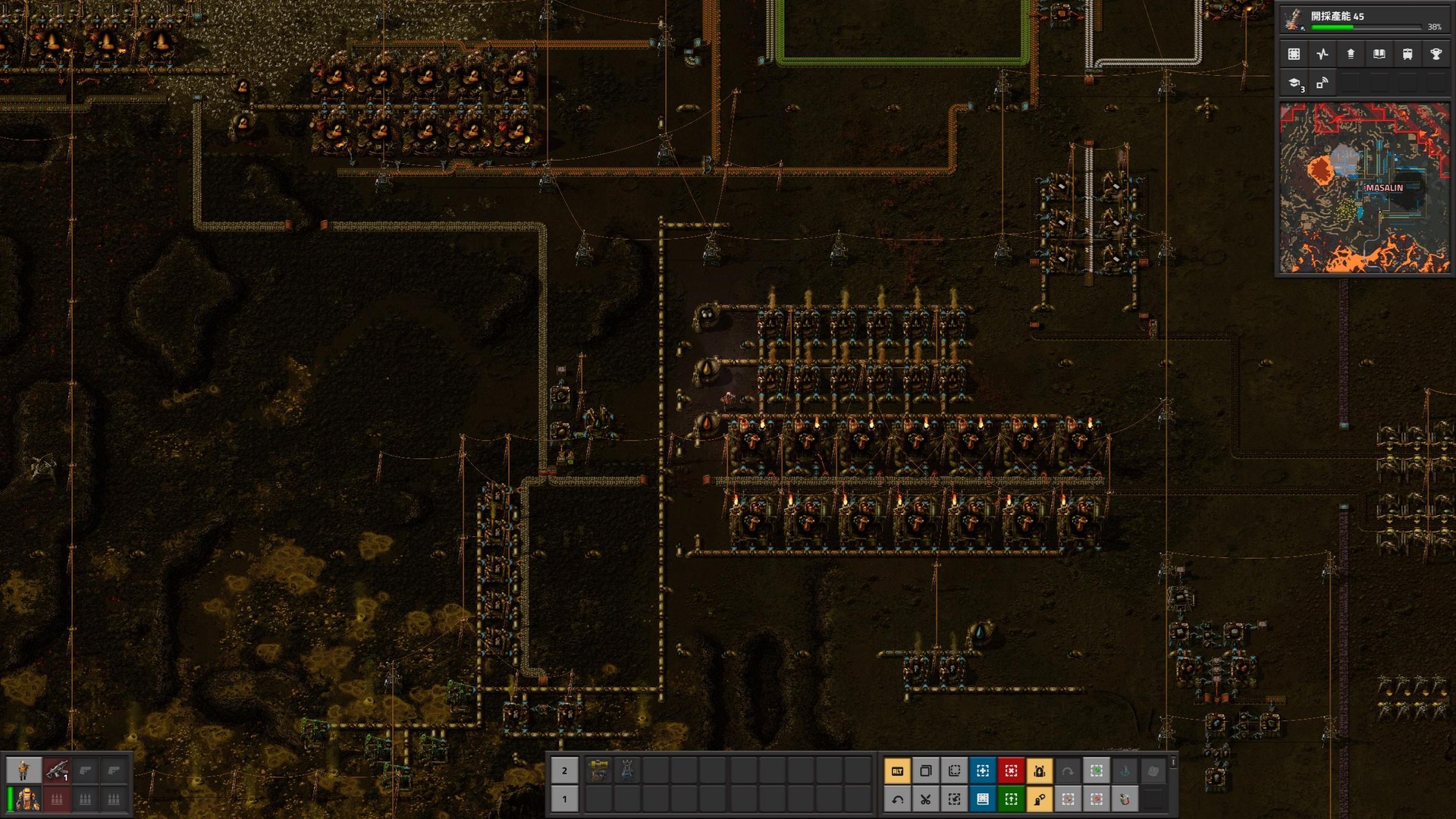This screenshot has width=1456, height=819.
Task: Open the Factoriopedia book
Action: (x=1379, y=55)
